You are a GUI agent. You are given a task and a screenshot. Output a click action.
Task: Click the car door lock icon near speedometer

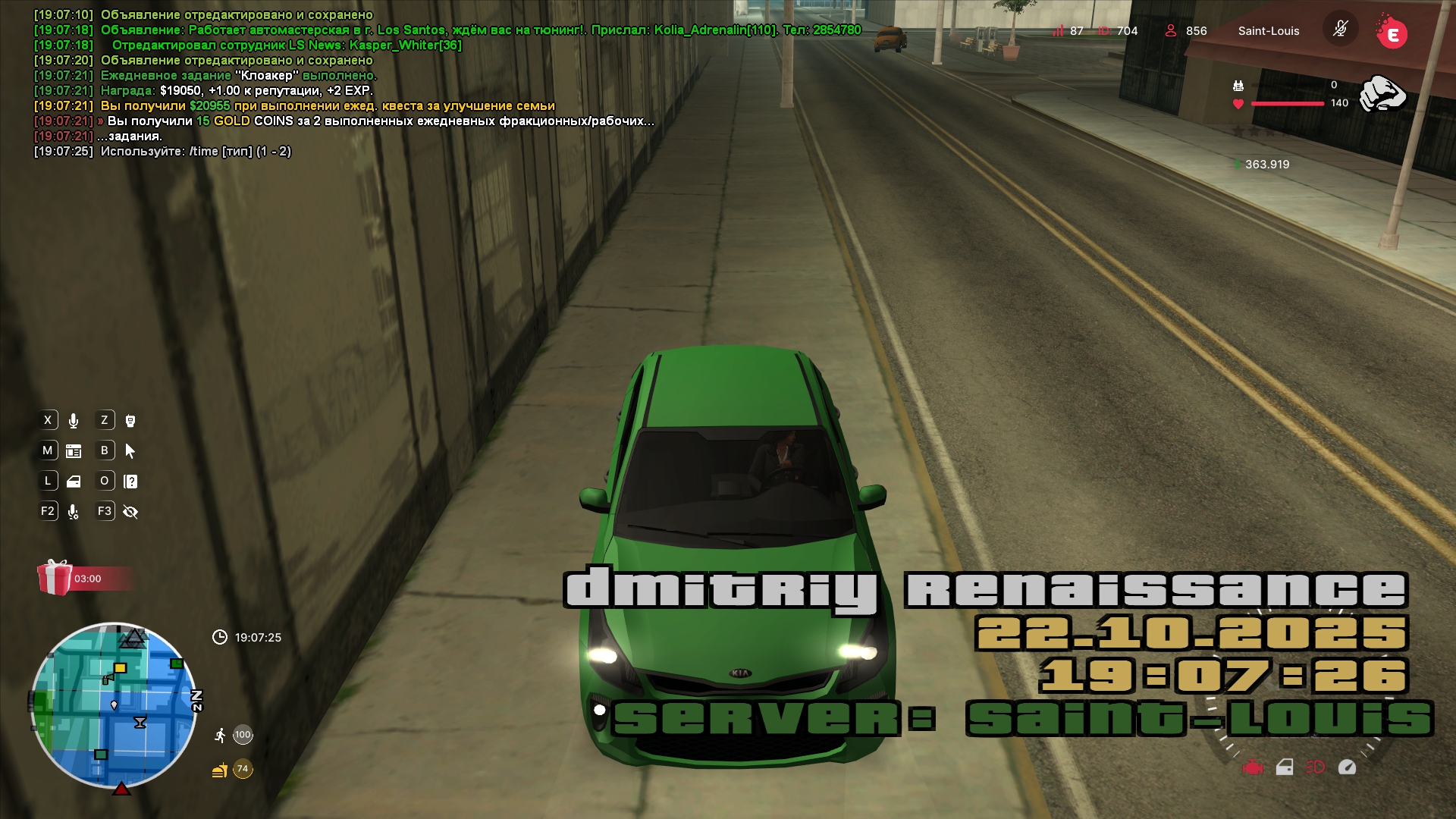1285,767
